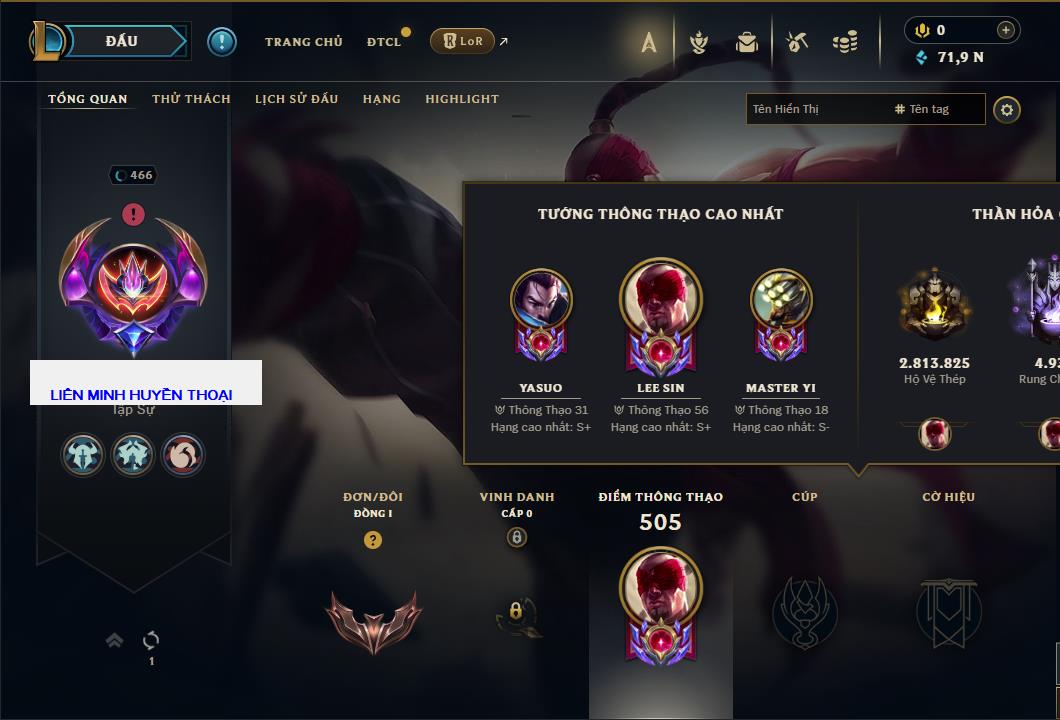The height and width of the screenshot is (720, 1060).
Task: Click the Tên Hiển Thị search field
Action: [815, 109]
